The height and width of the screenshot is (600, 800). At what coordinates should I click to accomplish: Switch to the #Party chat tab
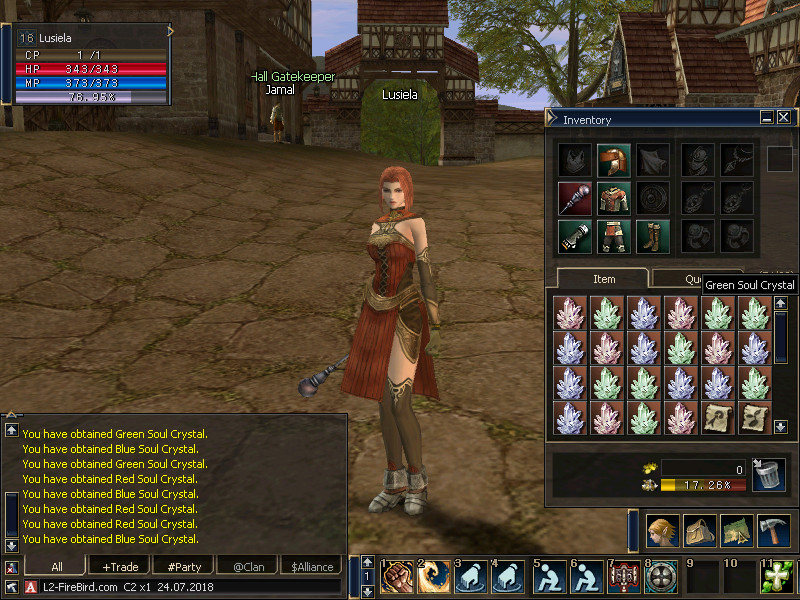pyautogui.click(x=184, y=567)
